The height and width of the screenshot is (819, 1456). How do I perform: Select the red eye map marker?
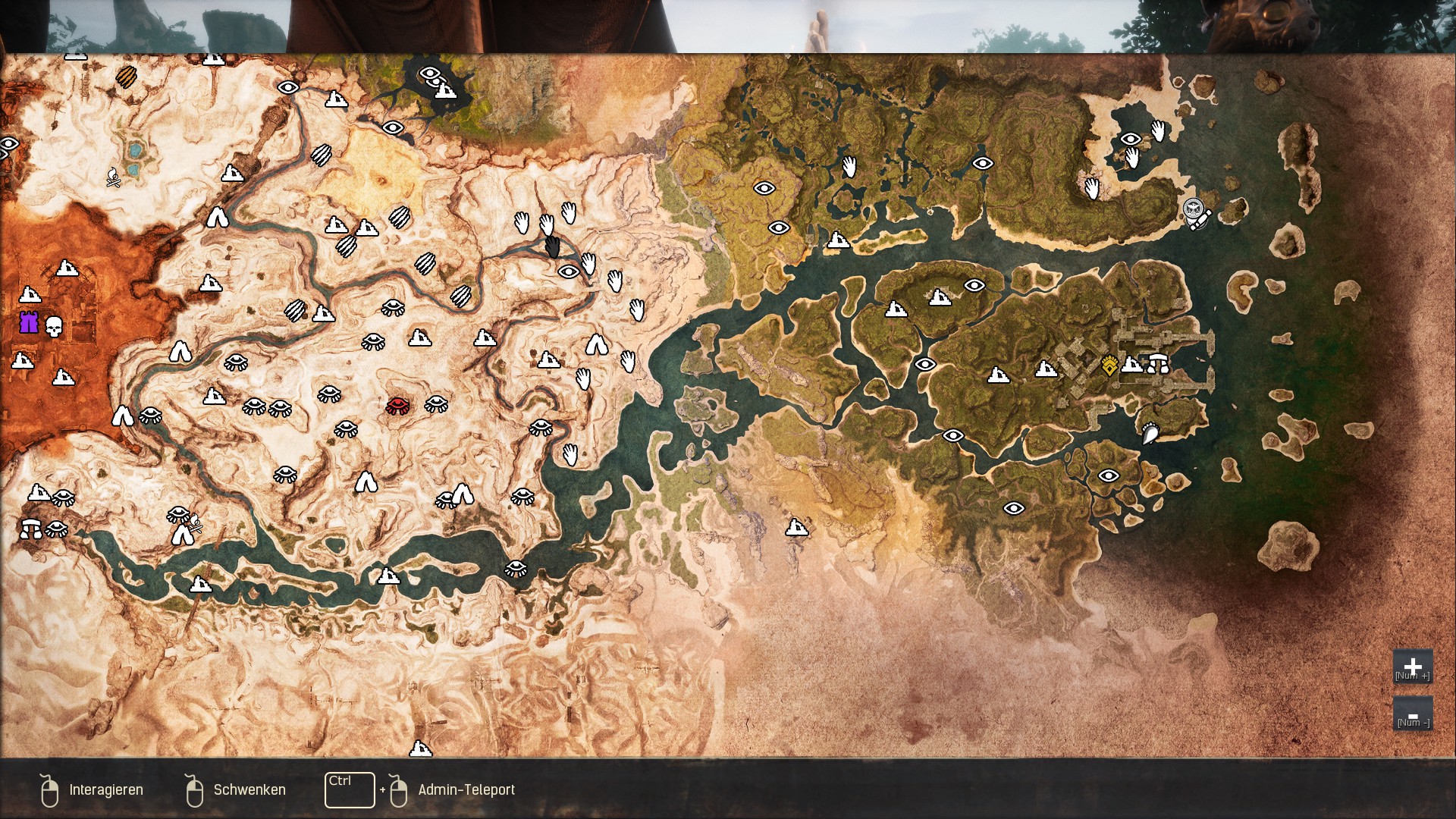point(397,405)
